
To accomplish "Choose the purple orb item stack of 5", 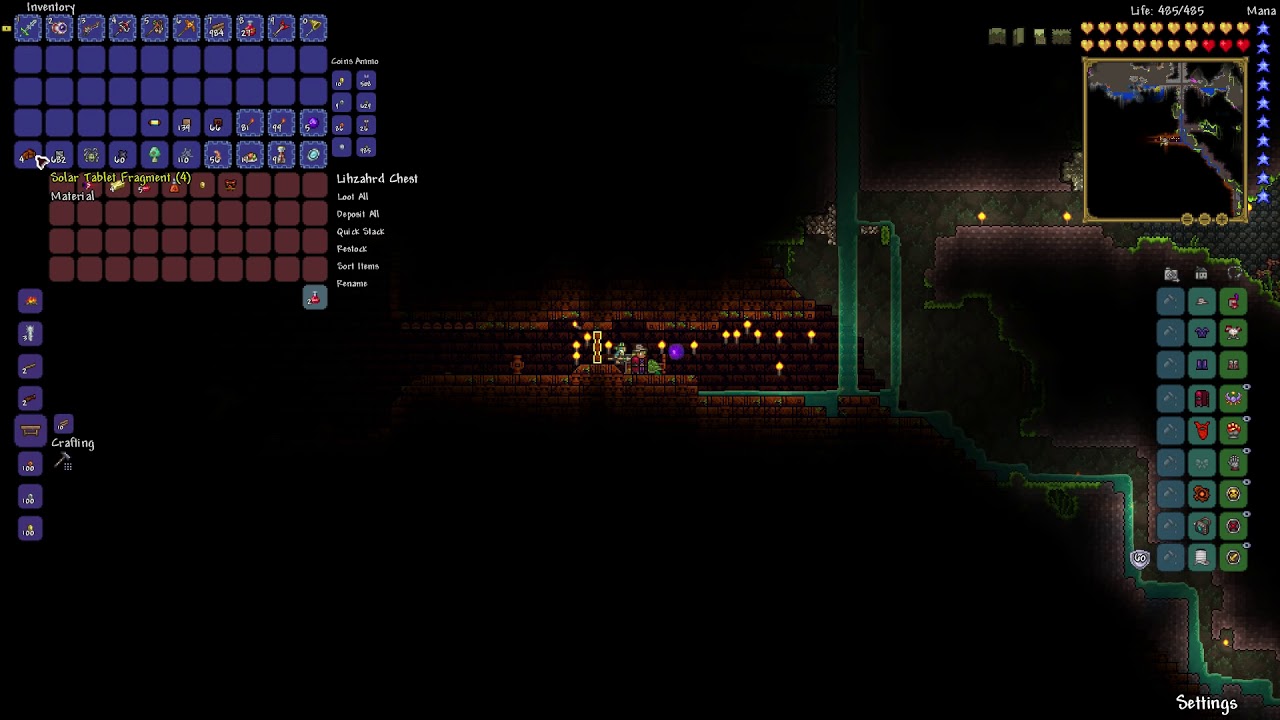I will [x=313, y=124].
